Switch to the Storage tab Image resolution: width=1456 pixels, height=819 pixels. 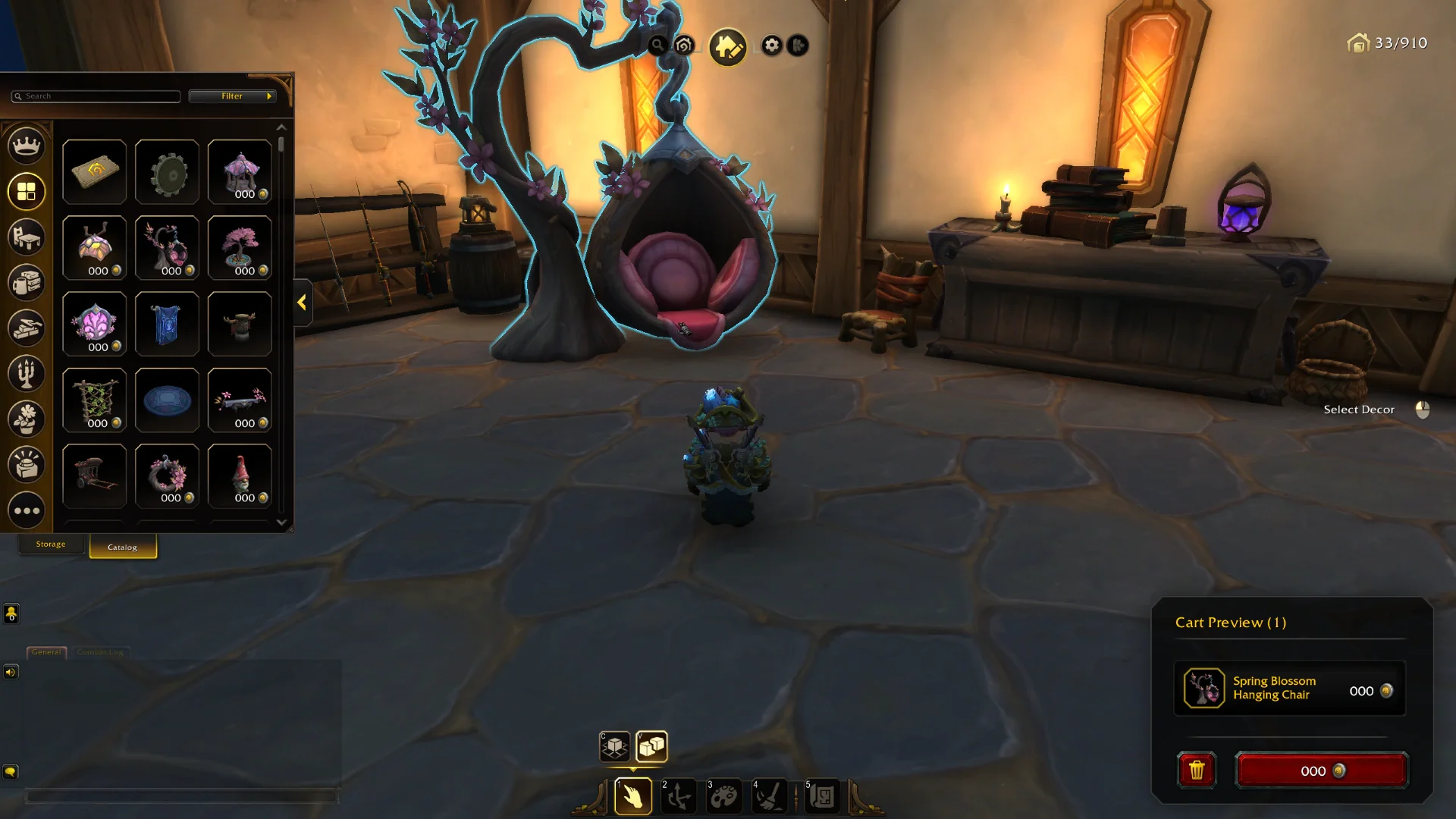tap(51, 544)
